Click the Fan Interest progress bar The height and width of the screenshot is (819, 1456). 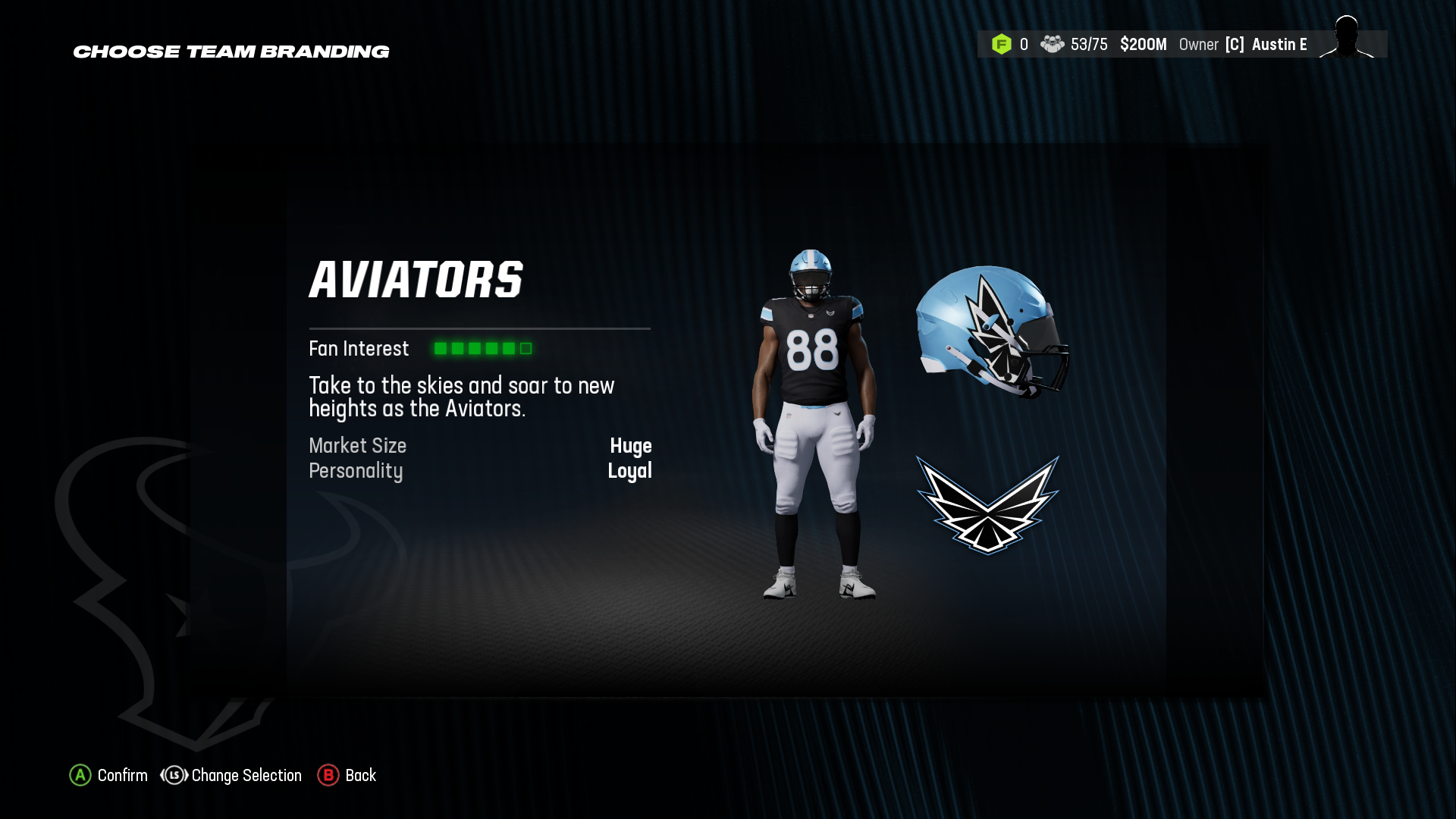point(482,349)
